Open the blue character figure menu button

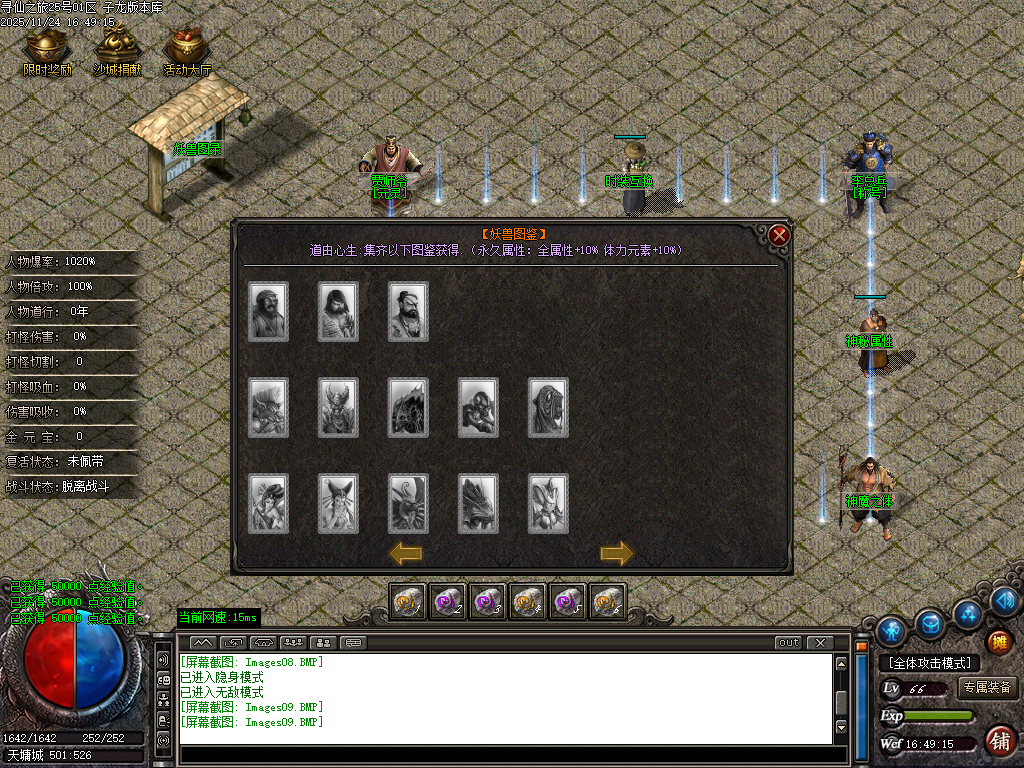click(892, 630)
